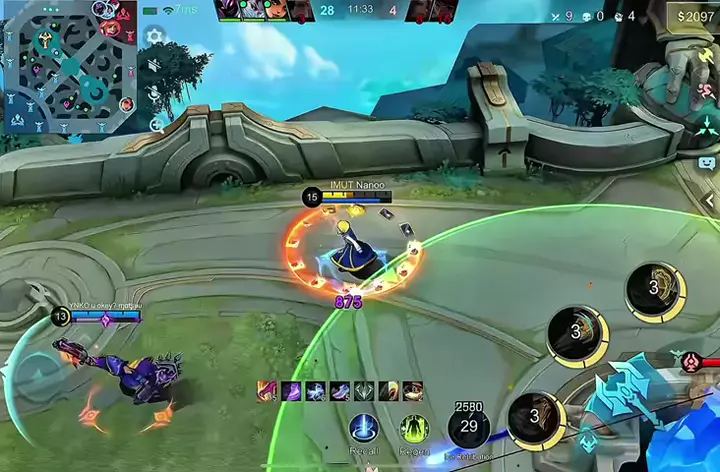720x472 pixels.
Task: Select the purple boots equipment icon
Action: tap(292, 391)
